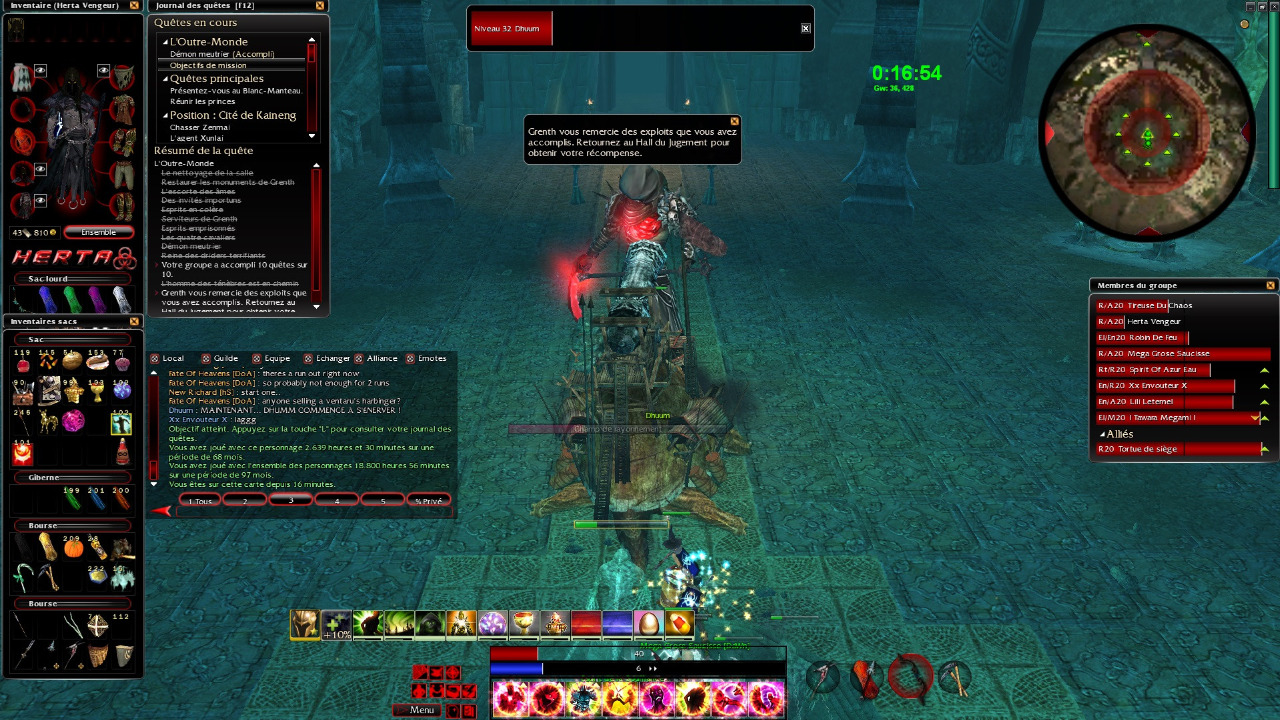Click the Ensemble button in inventory
Screen dimensions: 1280x720
tap(98, 232)
